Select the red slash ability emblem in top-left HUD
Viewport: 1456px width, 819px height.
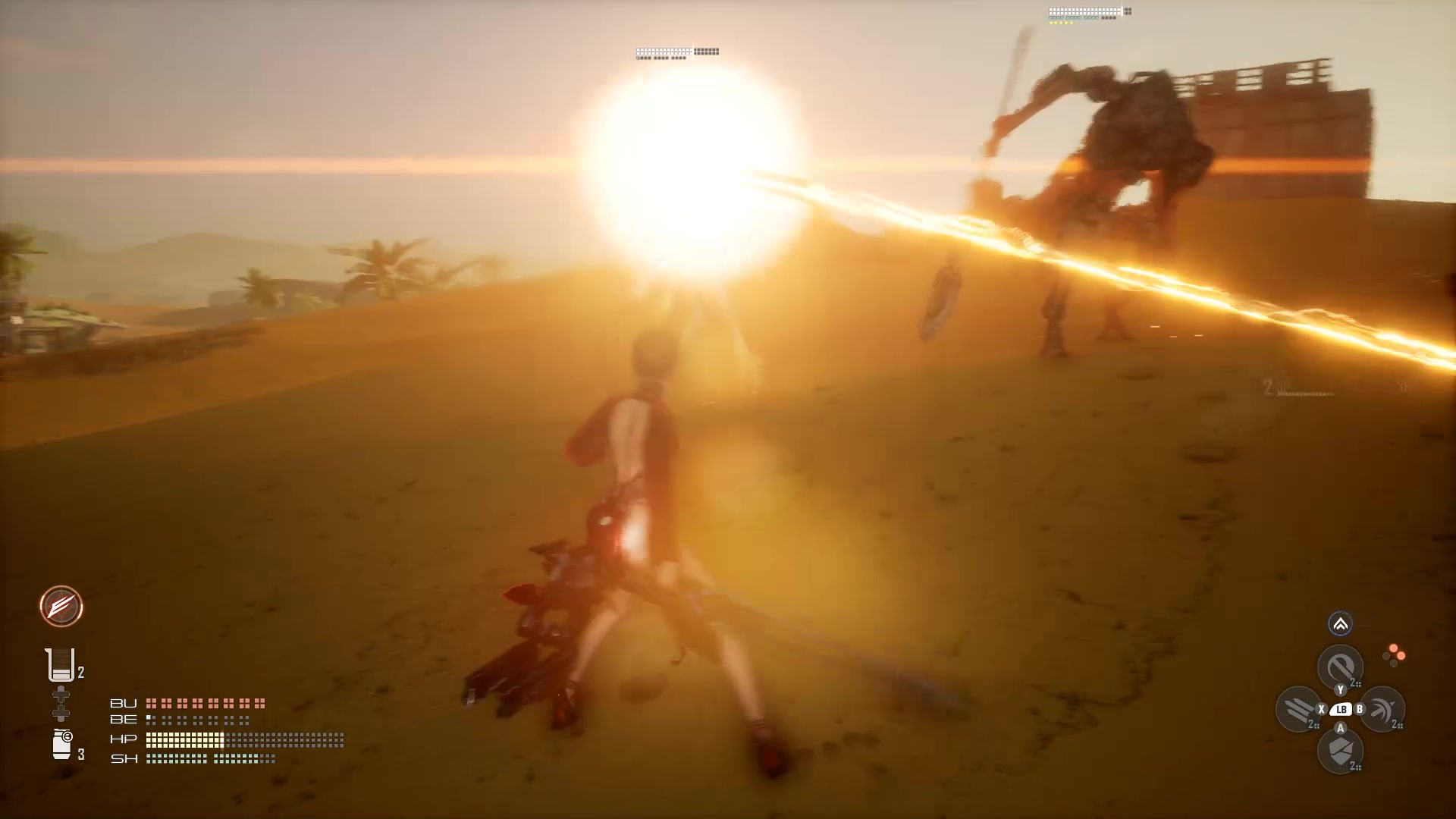coord(61,607)
